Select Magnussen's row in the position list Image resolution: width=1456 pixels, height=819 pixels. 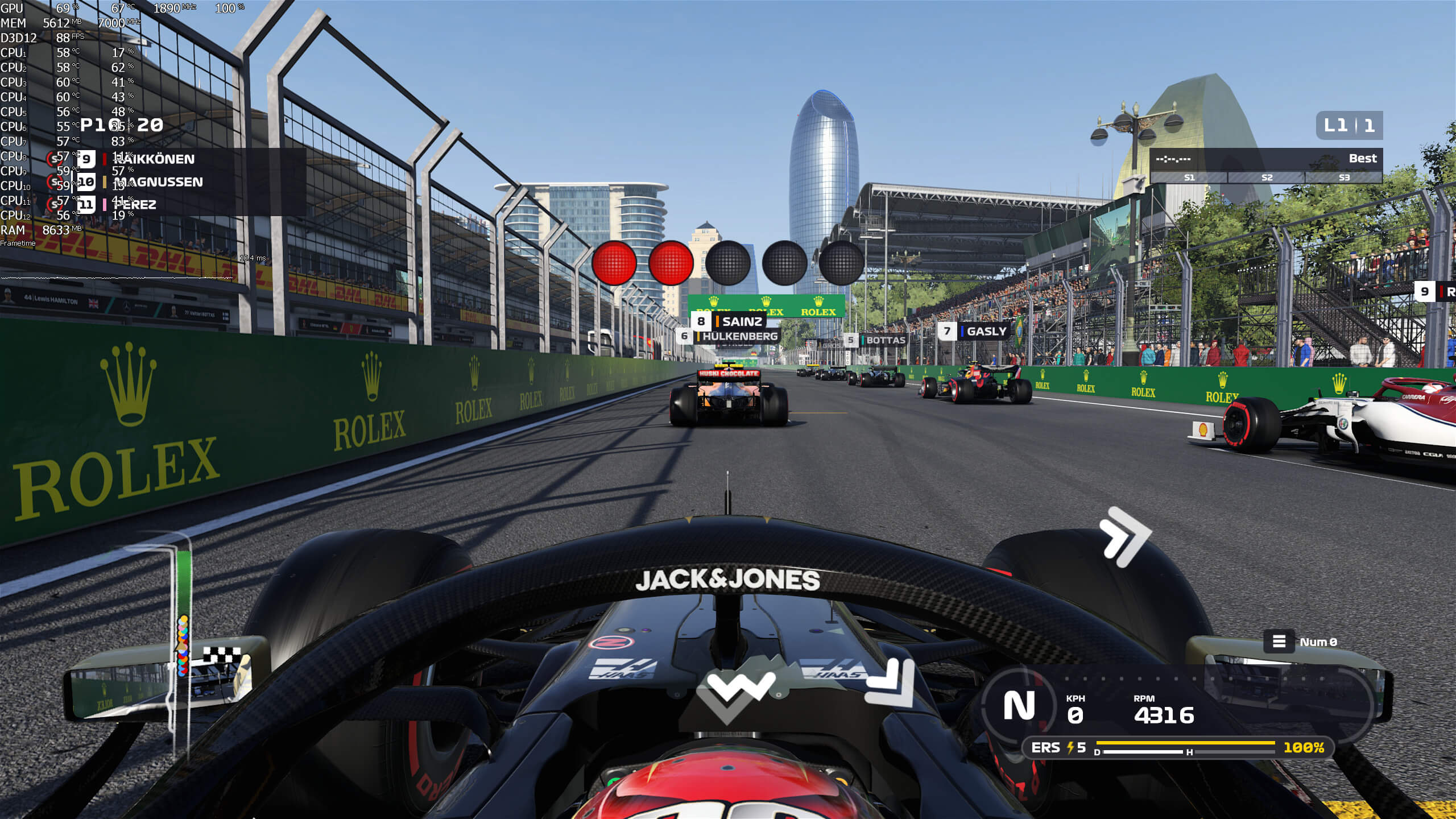pyautogui.click(x=158, y=182)
